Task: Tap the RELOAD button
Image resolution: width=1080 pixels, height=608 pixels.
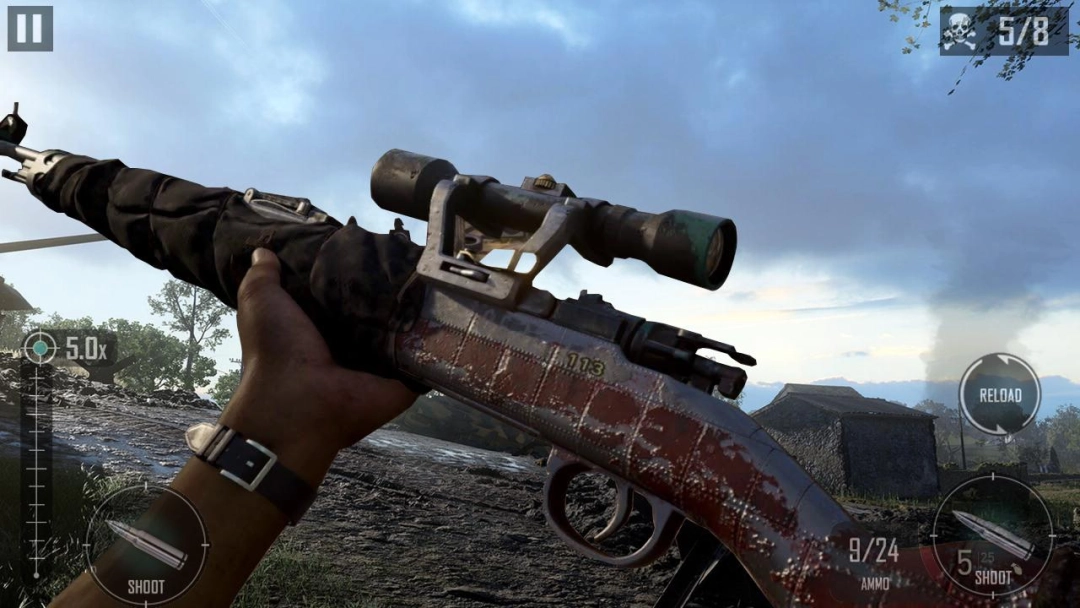Action: 999,394
